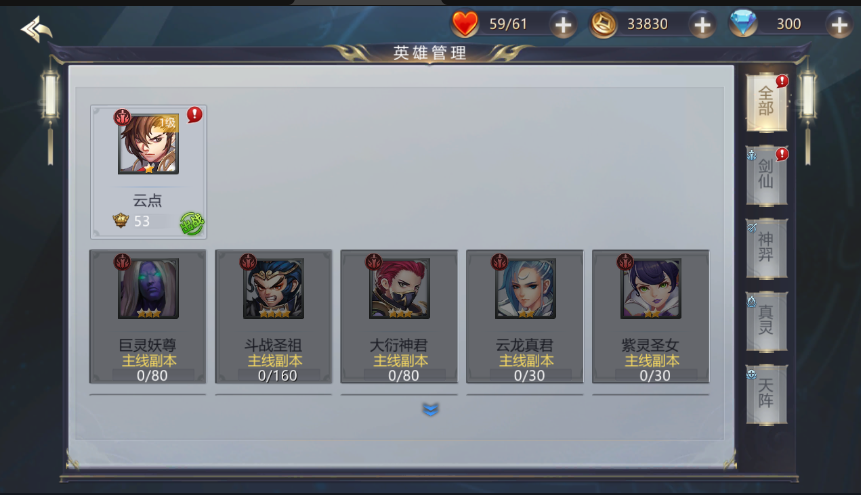The image size is (861, 495).
Task: Pick the hero card 紫灵圣女
Action: click(651, 316)
